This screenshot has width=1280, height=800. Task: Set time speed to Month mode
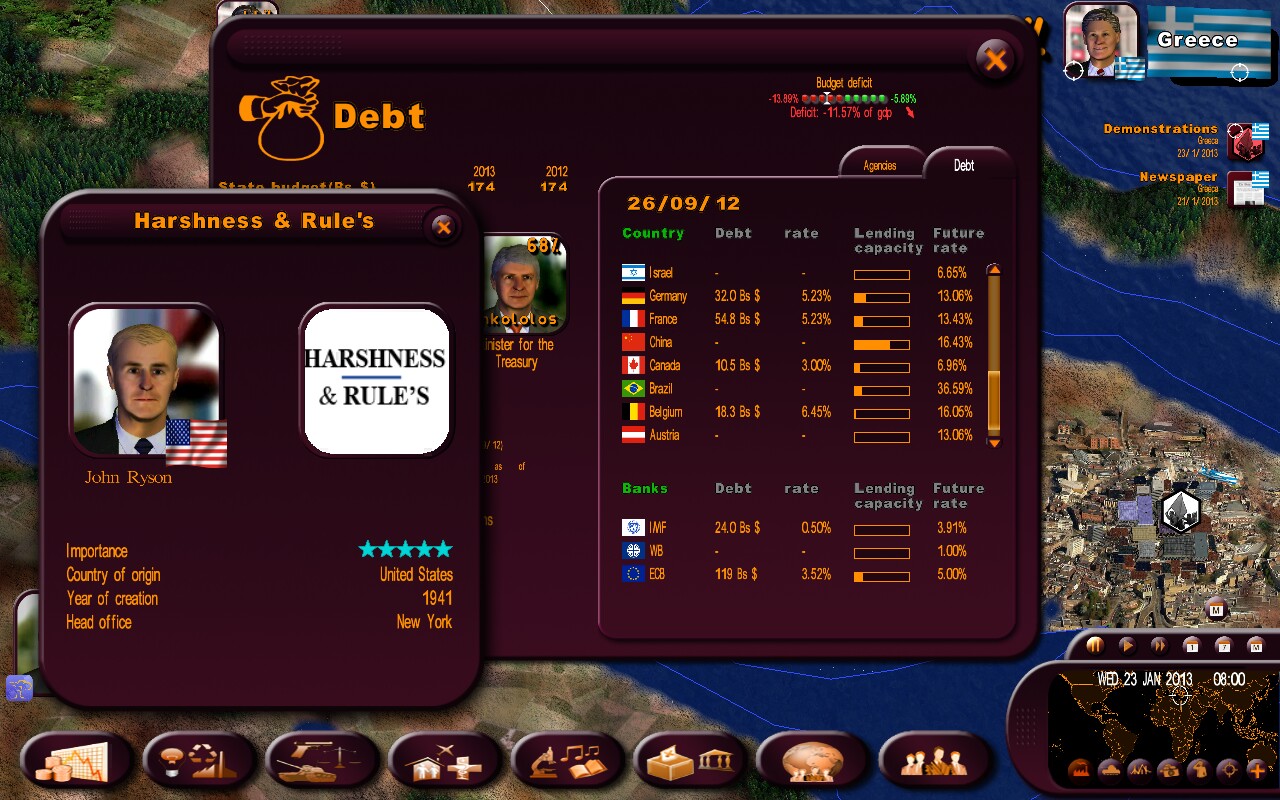coord(1257,646)
